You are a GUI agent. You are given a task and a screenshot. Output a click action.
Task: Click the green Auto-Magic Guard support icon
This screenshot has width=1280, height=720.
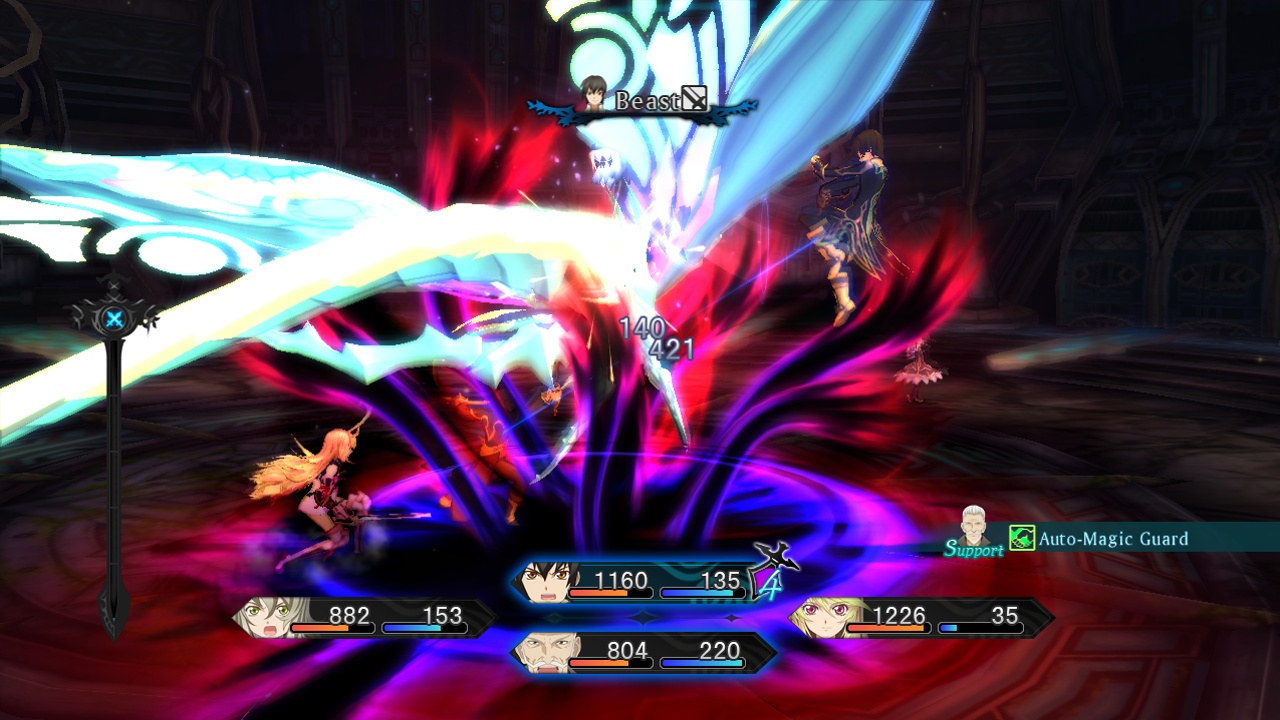1021,539
